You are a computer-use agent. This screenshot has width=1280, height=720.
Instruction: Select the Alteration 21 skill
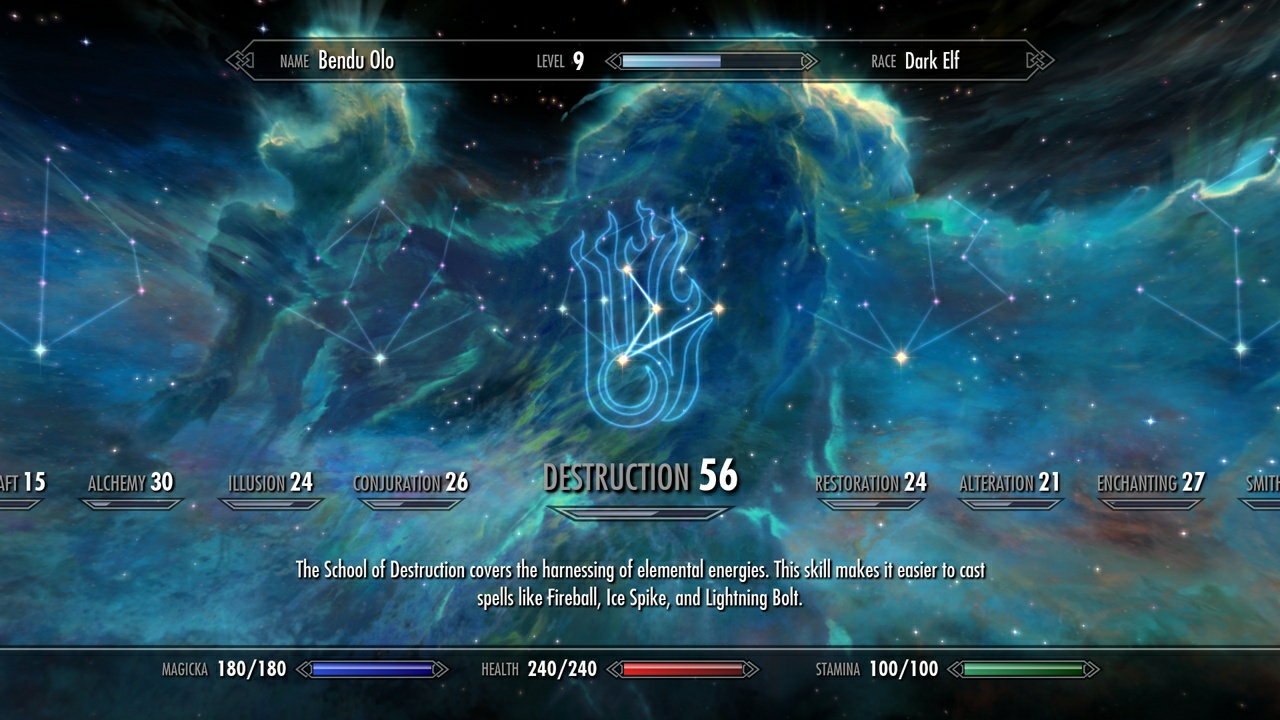[x=1010, y=484]
